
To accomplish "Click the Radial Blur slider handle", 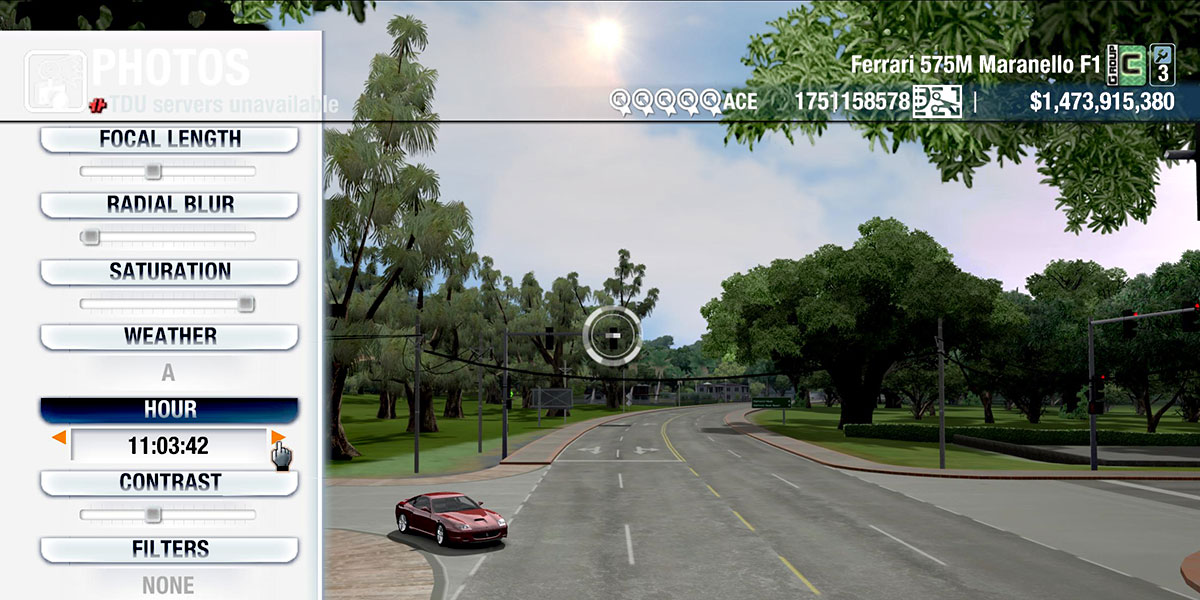I will (x=90, y=238).
